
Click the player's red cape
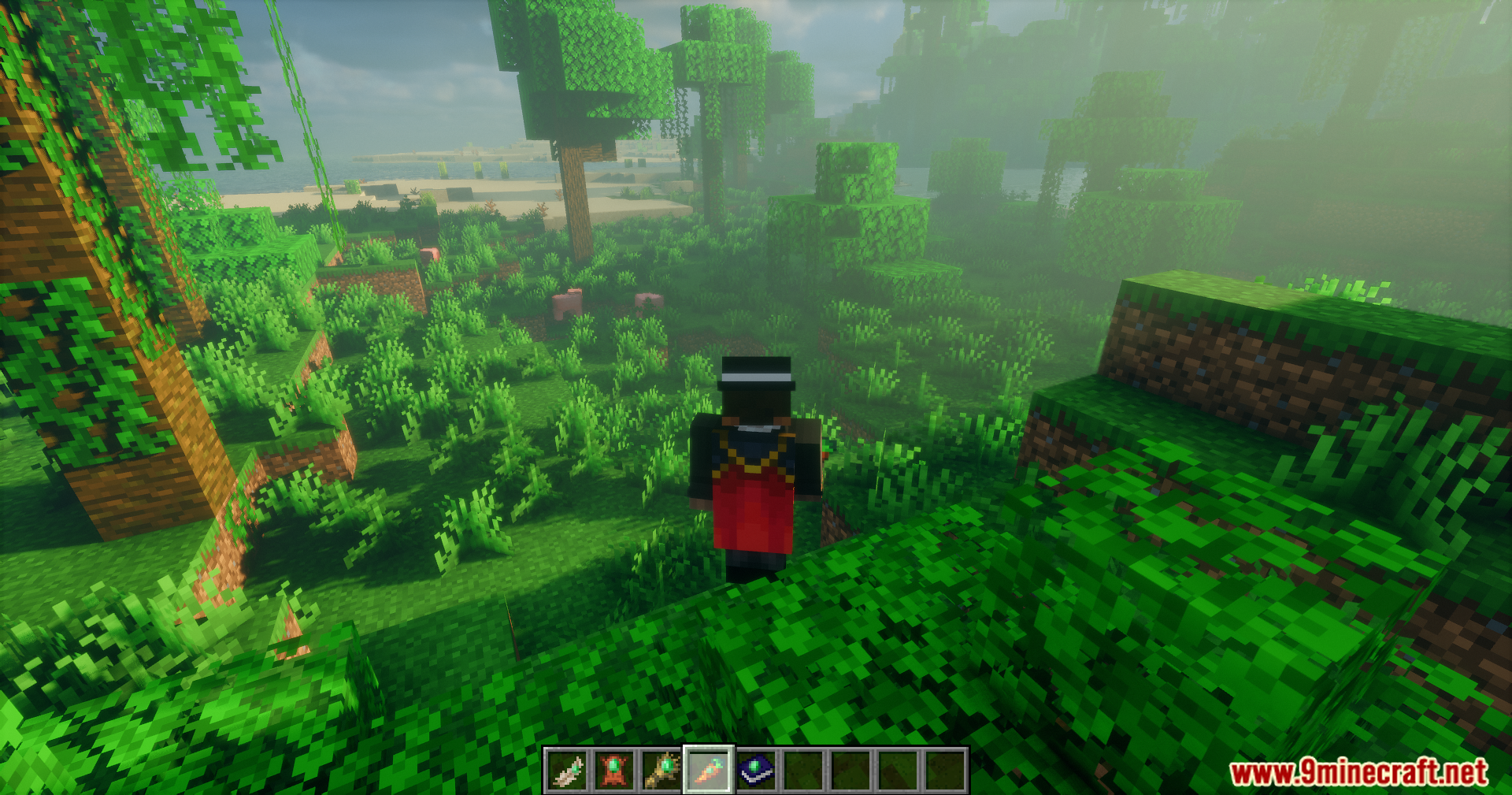pyautogui.click(x=752, y=512)
